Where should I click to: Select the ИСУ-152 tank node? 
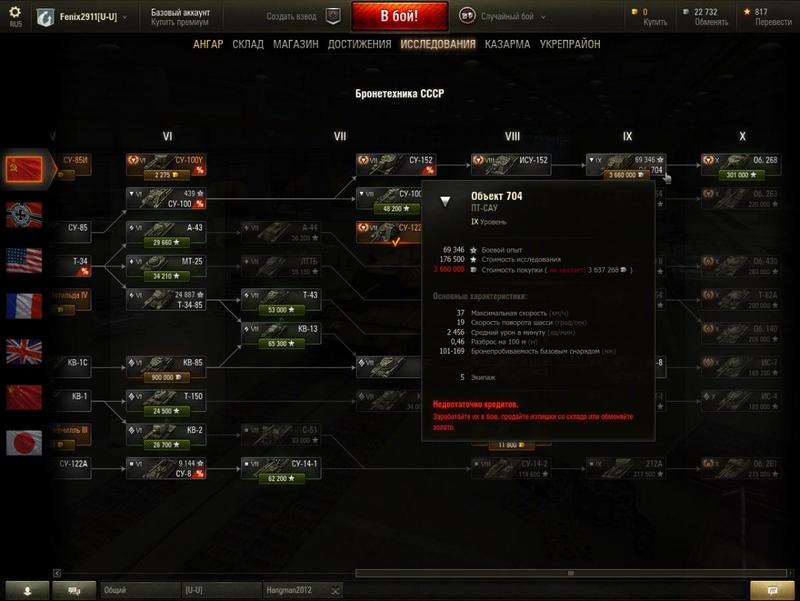point(511,166)
